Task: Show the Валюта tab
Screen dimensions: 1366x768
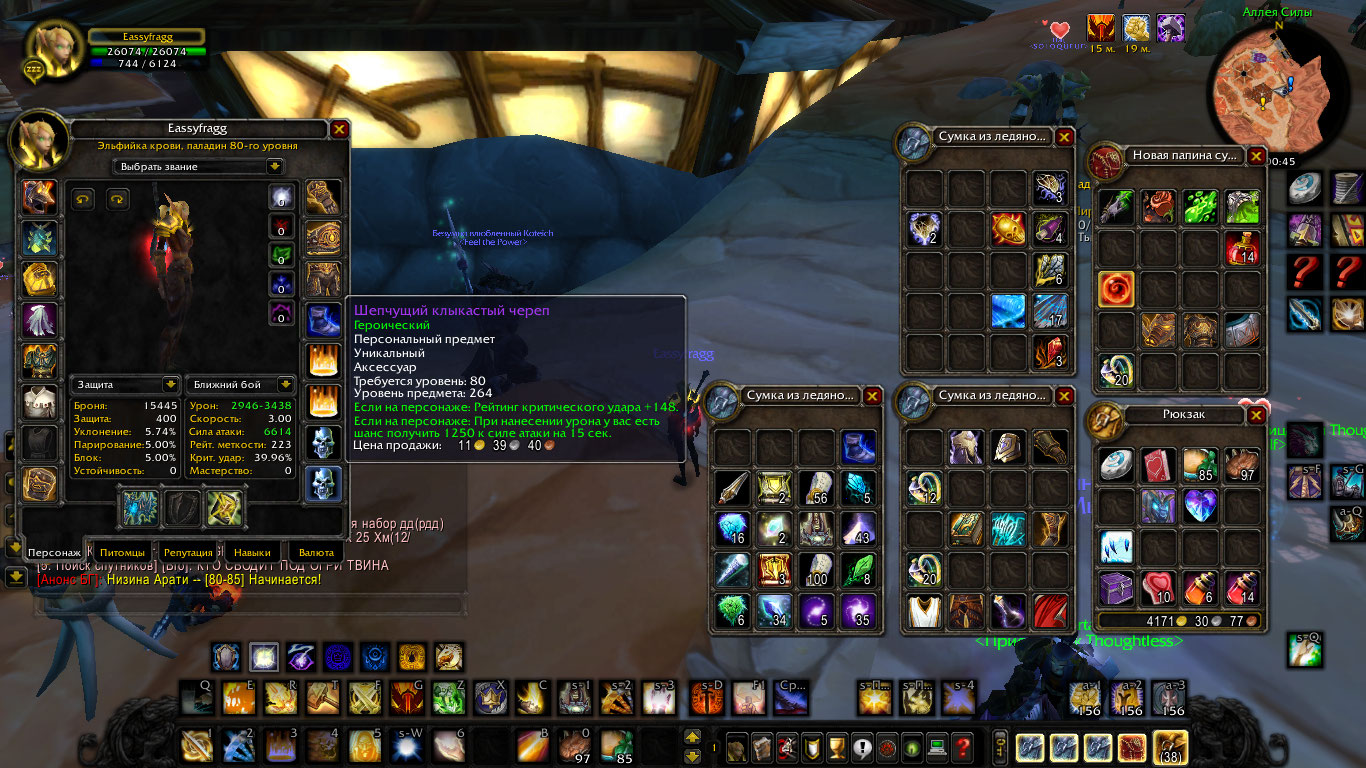Action: click(310, 552)
